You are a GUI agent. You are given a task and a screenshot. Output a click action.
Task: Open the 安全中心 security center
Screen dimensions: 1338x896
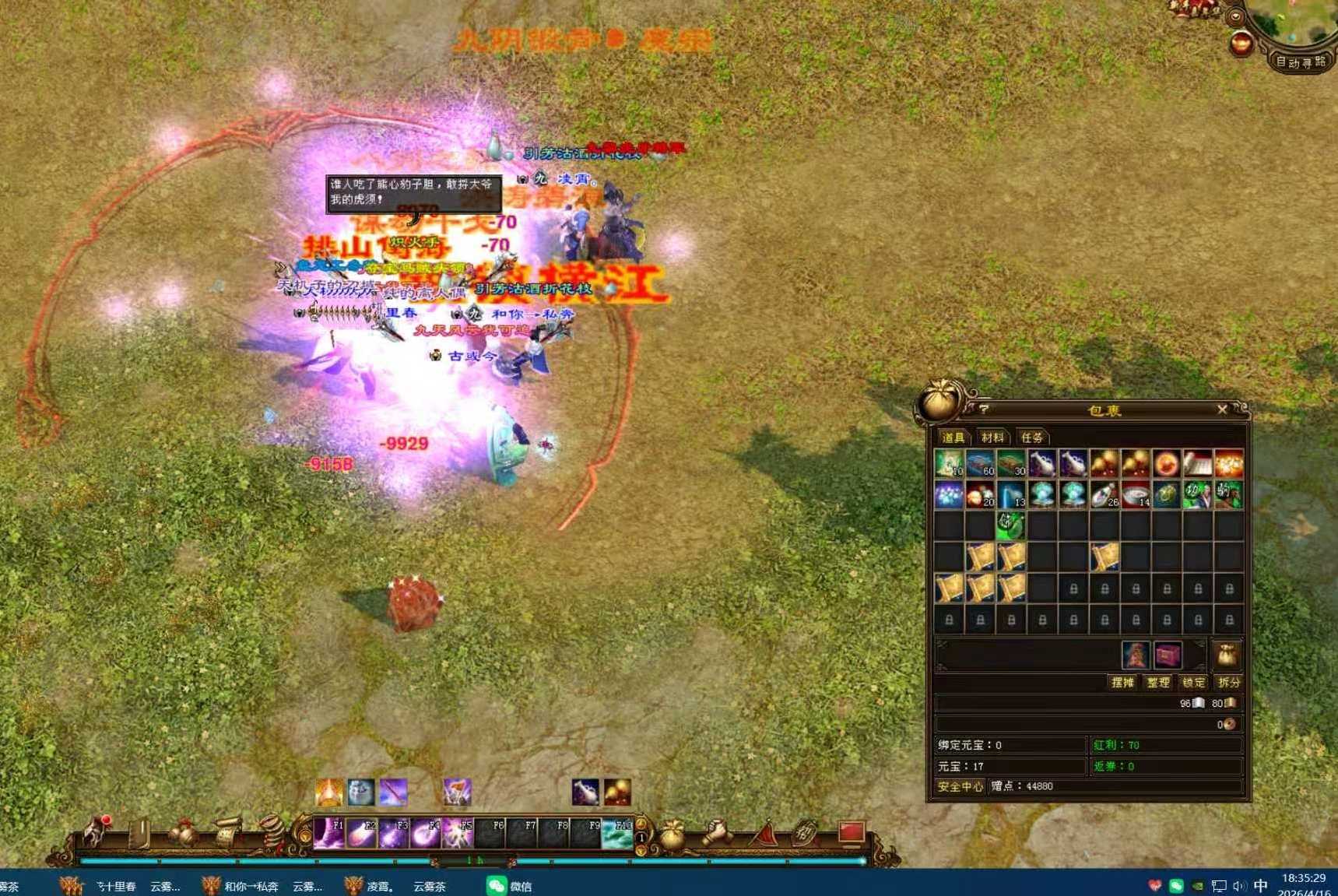click(960, 787)
